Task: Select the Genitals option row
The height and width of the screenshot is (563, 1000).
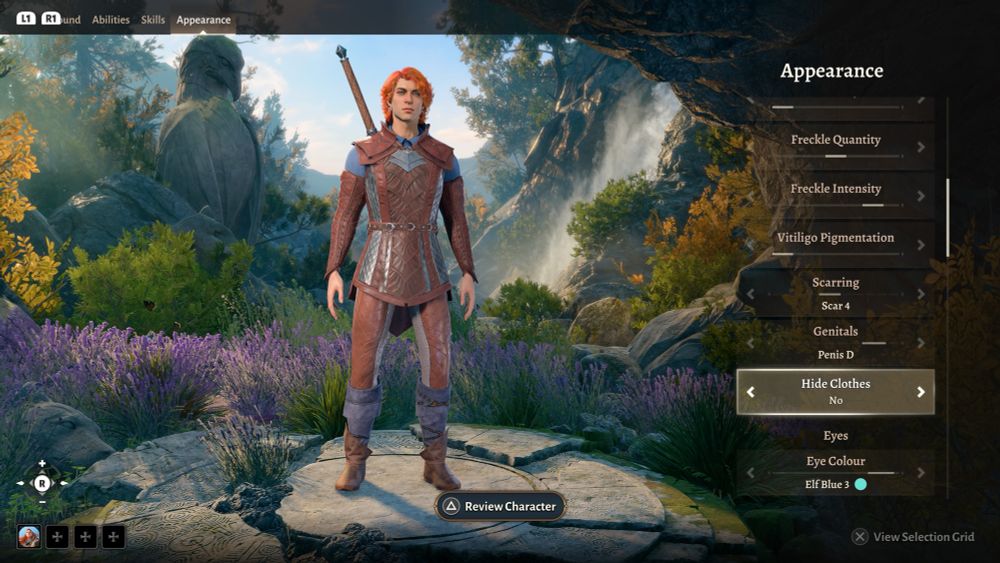Action: [836, 342]
